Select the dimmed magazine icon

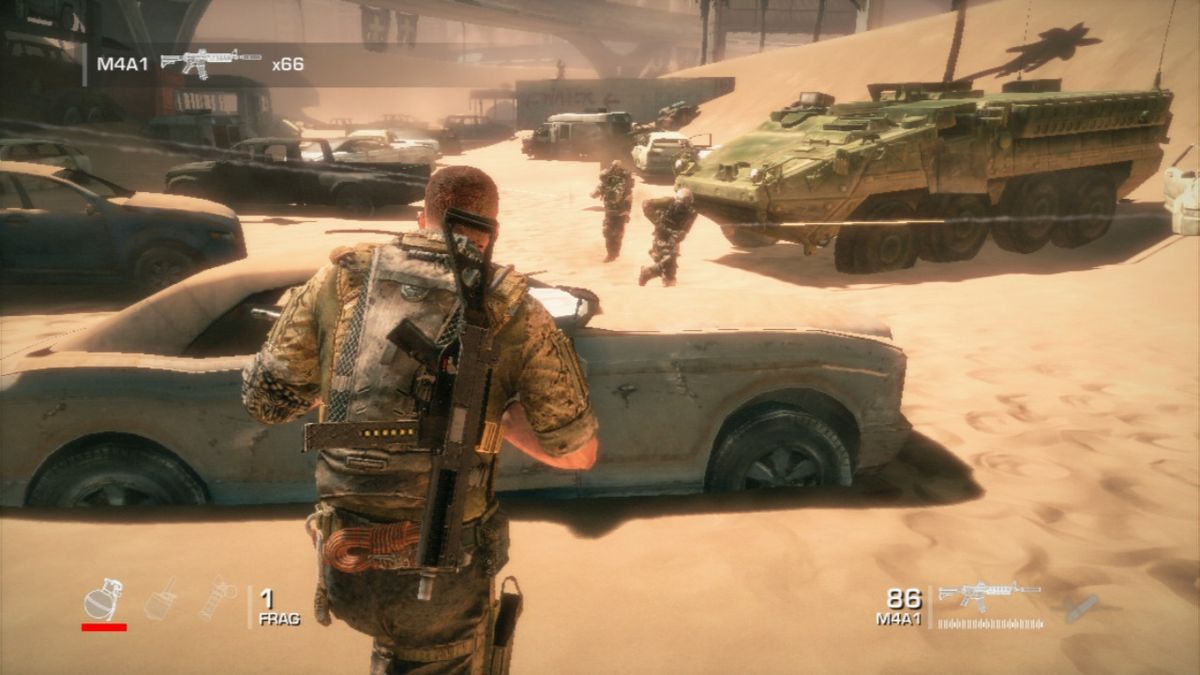(x=1081, y=608)
